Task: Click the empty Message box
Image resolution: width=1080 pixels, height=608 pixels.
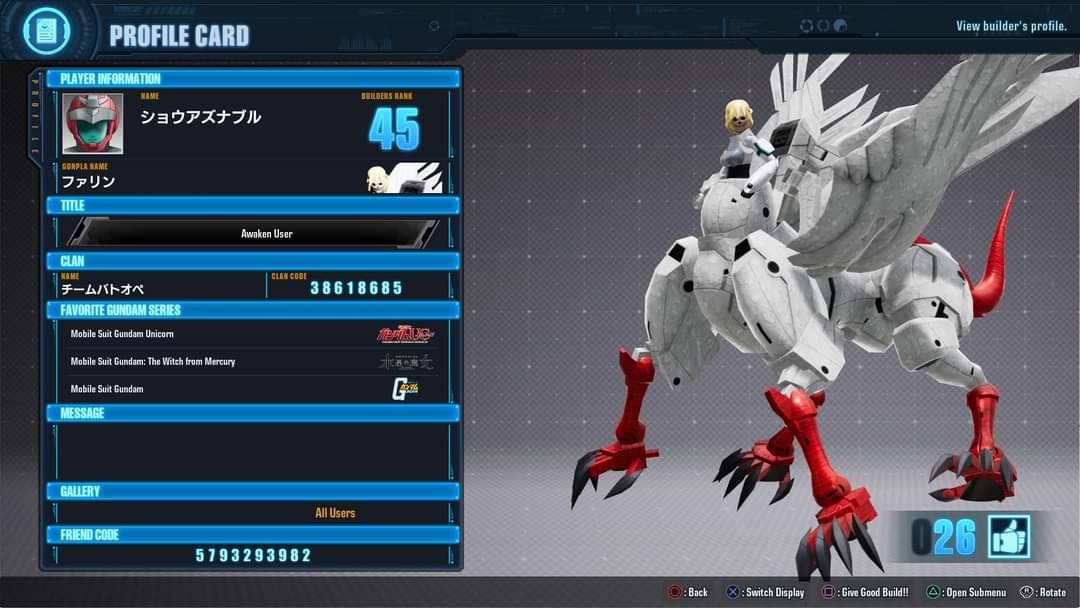Action: [253, 450]
